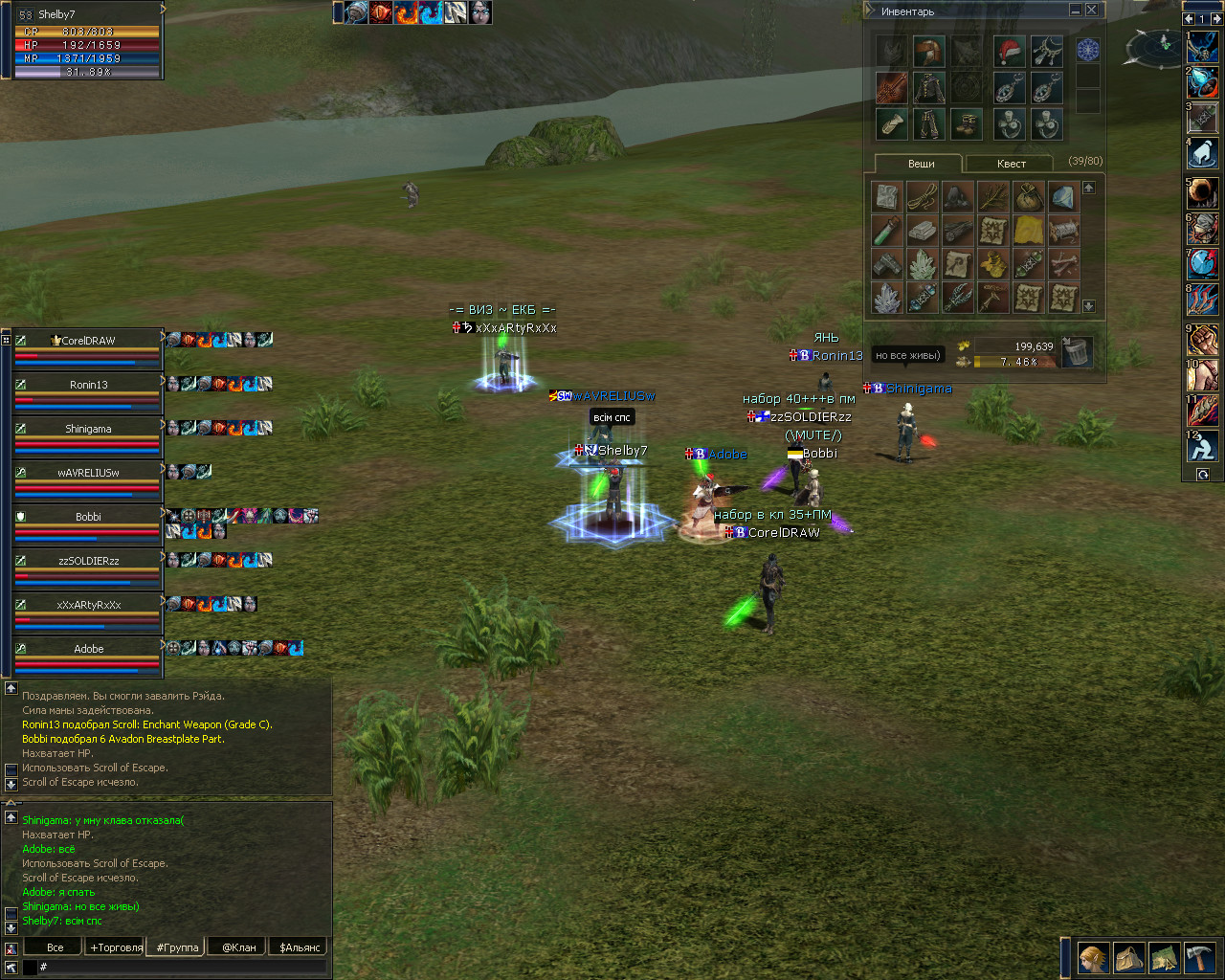The height and width of the screenshot is (980, 1225).
Task: Minimize the Инвентарь window
Action: 1076,11
